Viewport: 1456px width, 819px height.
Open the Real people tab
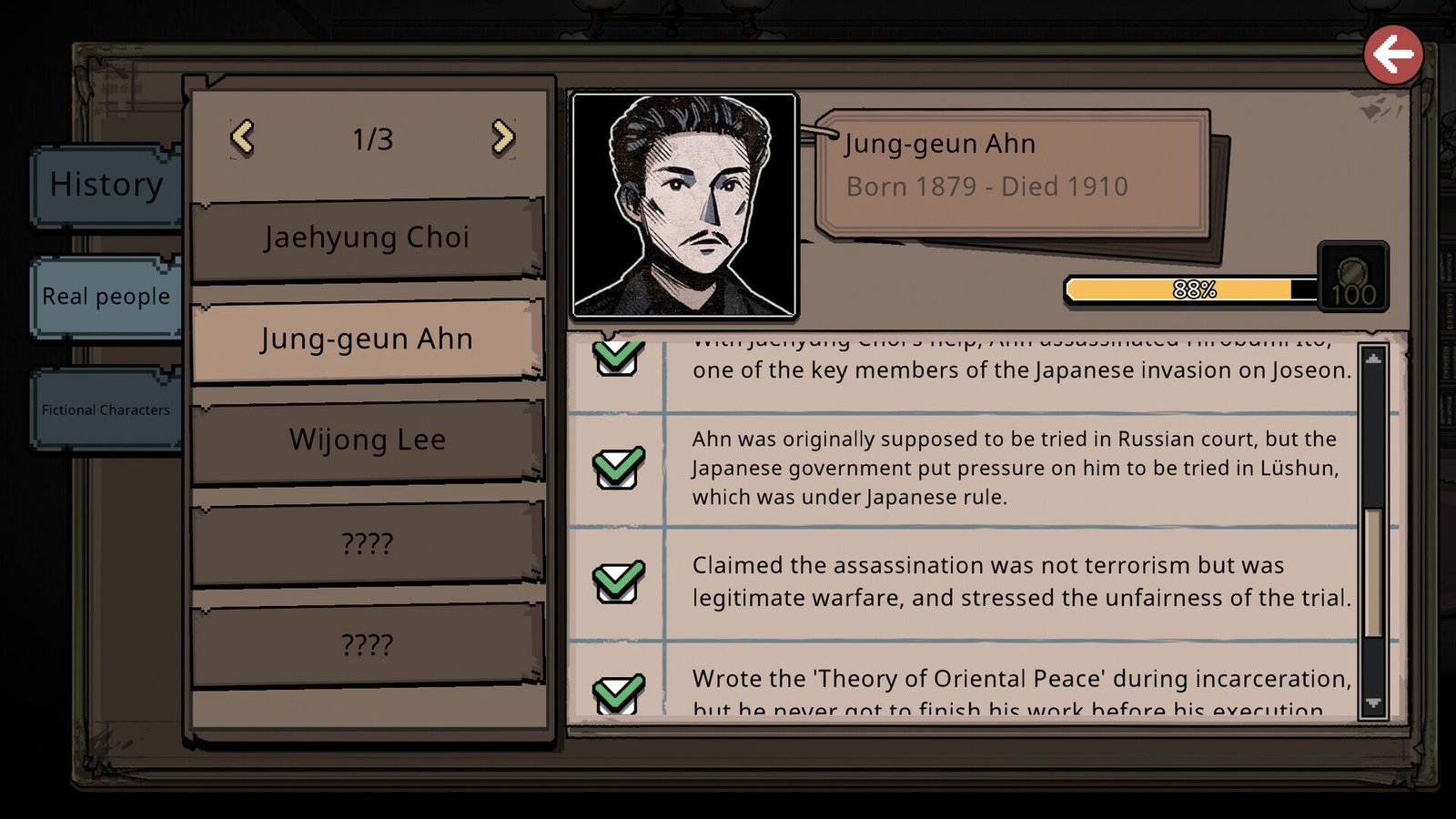point(106,297)
